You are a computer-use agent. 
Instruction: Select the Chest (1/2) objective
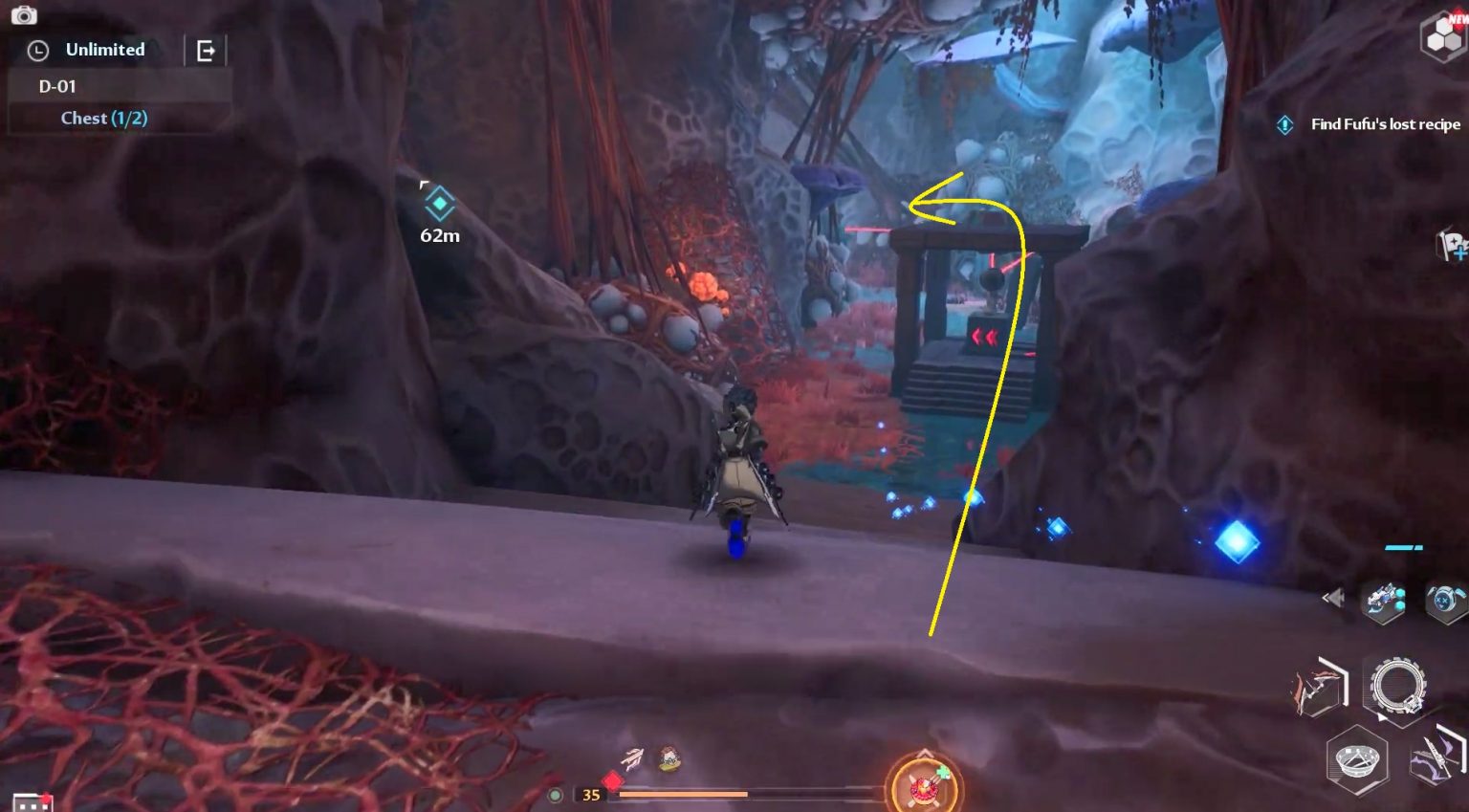click(103, 118)
